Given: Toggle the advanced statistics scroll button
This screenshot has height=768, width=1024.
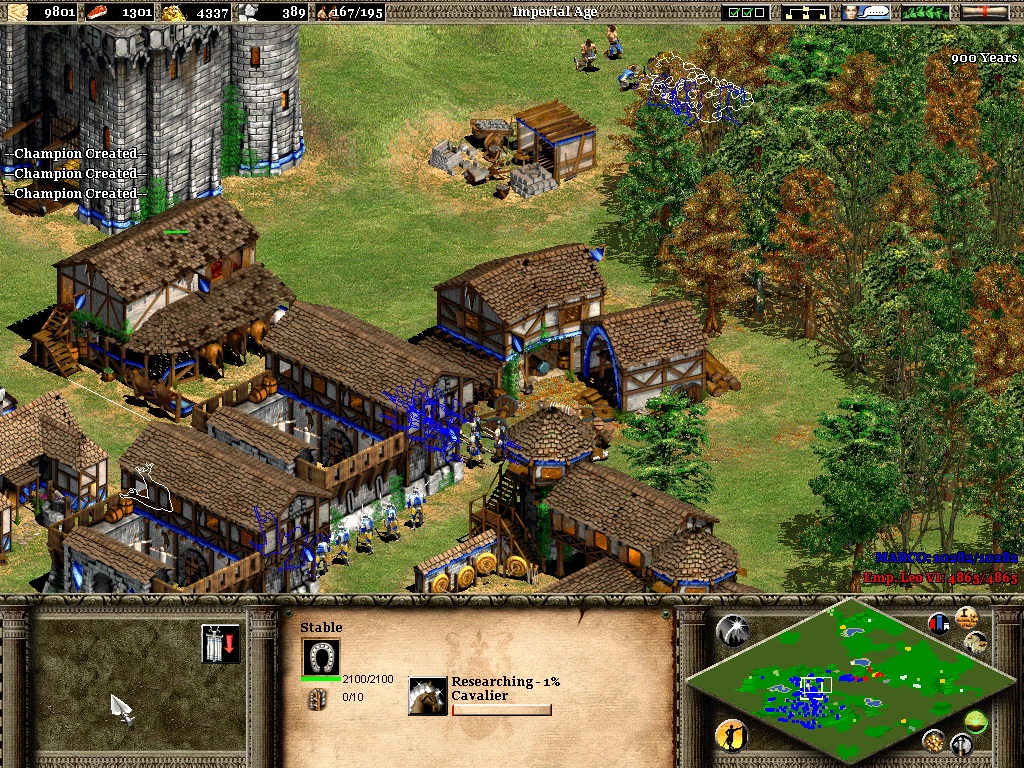Looking at the screenshot, I should [x=966, y=616].
